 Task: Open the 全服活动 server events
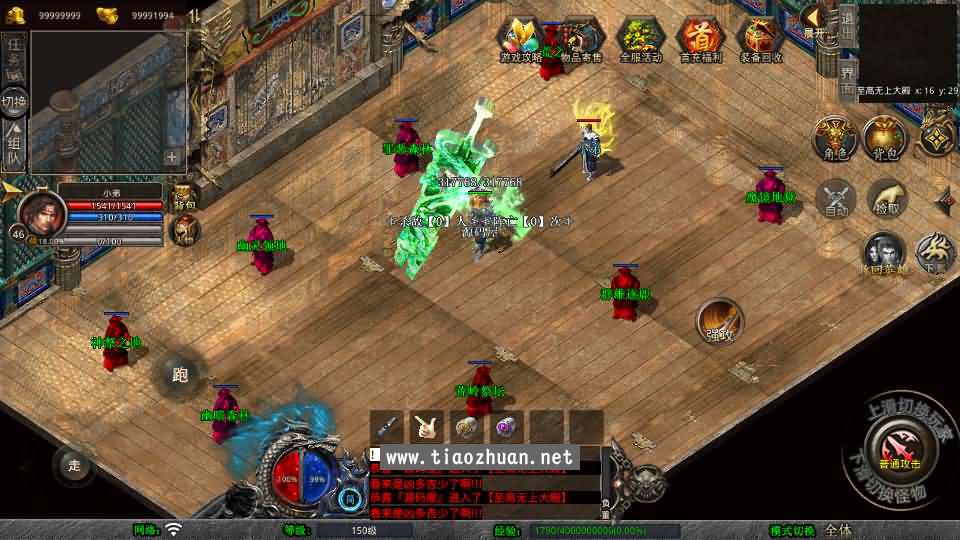tap(641, 40)
